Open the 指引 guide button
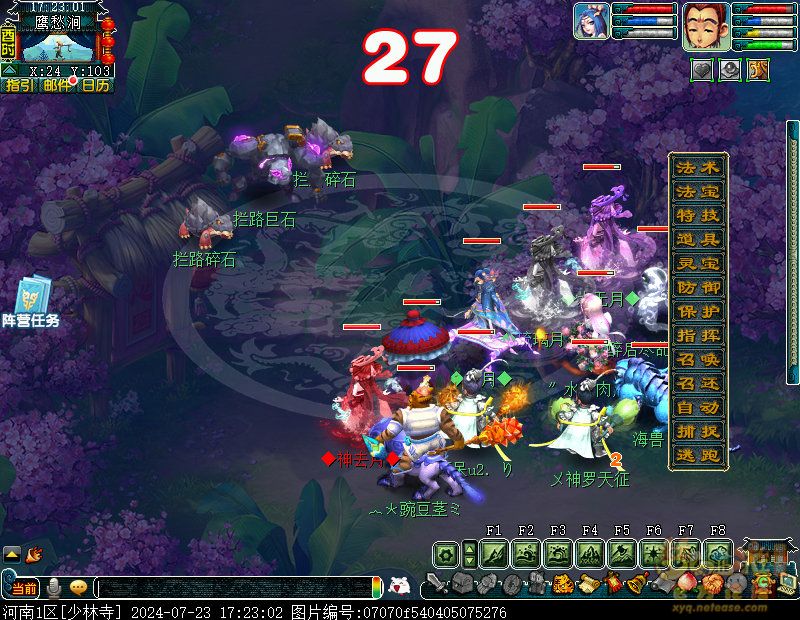This screenshot has width=800, height=620. (x=19, y=86)
